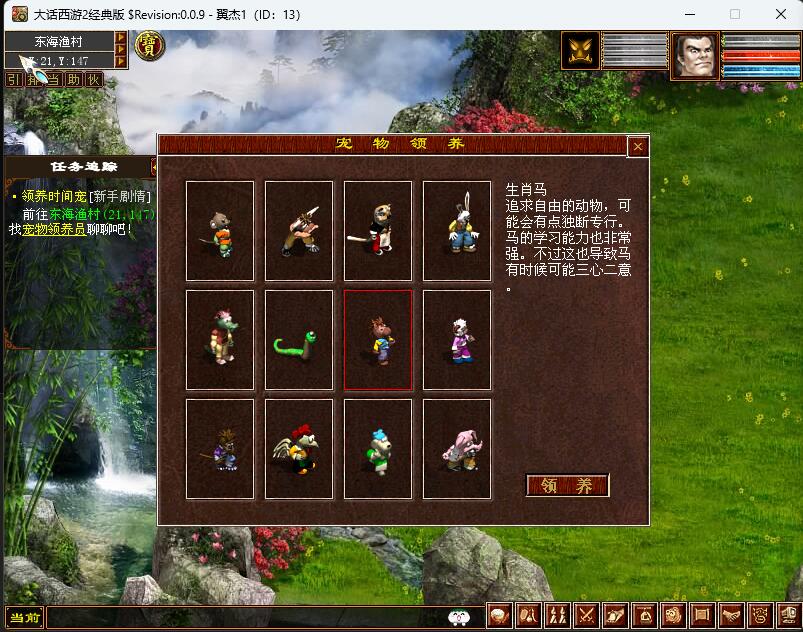Pick the highlighted horse zodiac pet
Screen dimensions: 803x632
[378, 340]
